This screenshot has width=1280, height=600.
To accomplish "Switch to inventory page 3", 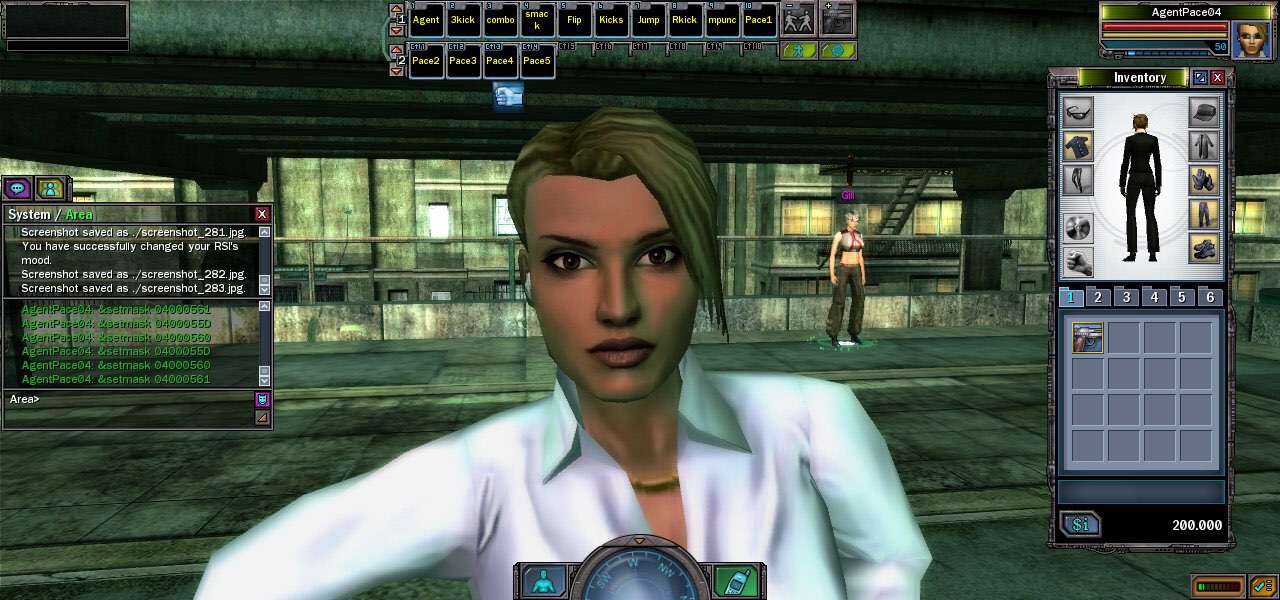I will click(x=1126, y=297).
